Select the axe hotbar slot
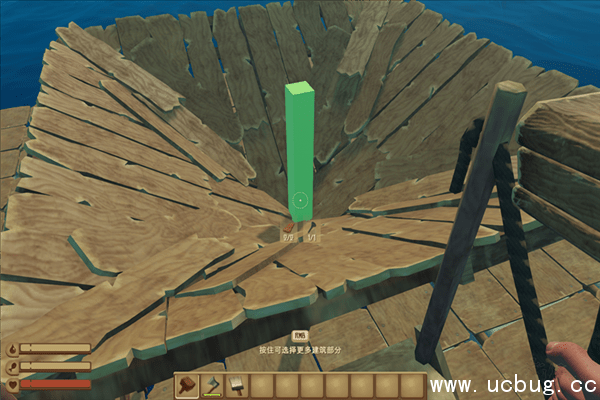 click(212, 385)
